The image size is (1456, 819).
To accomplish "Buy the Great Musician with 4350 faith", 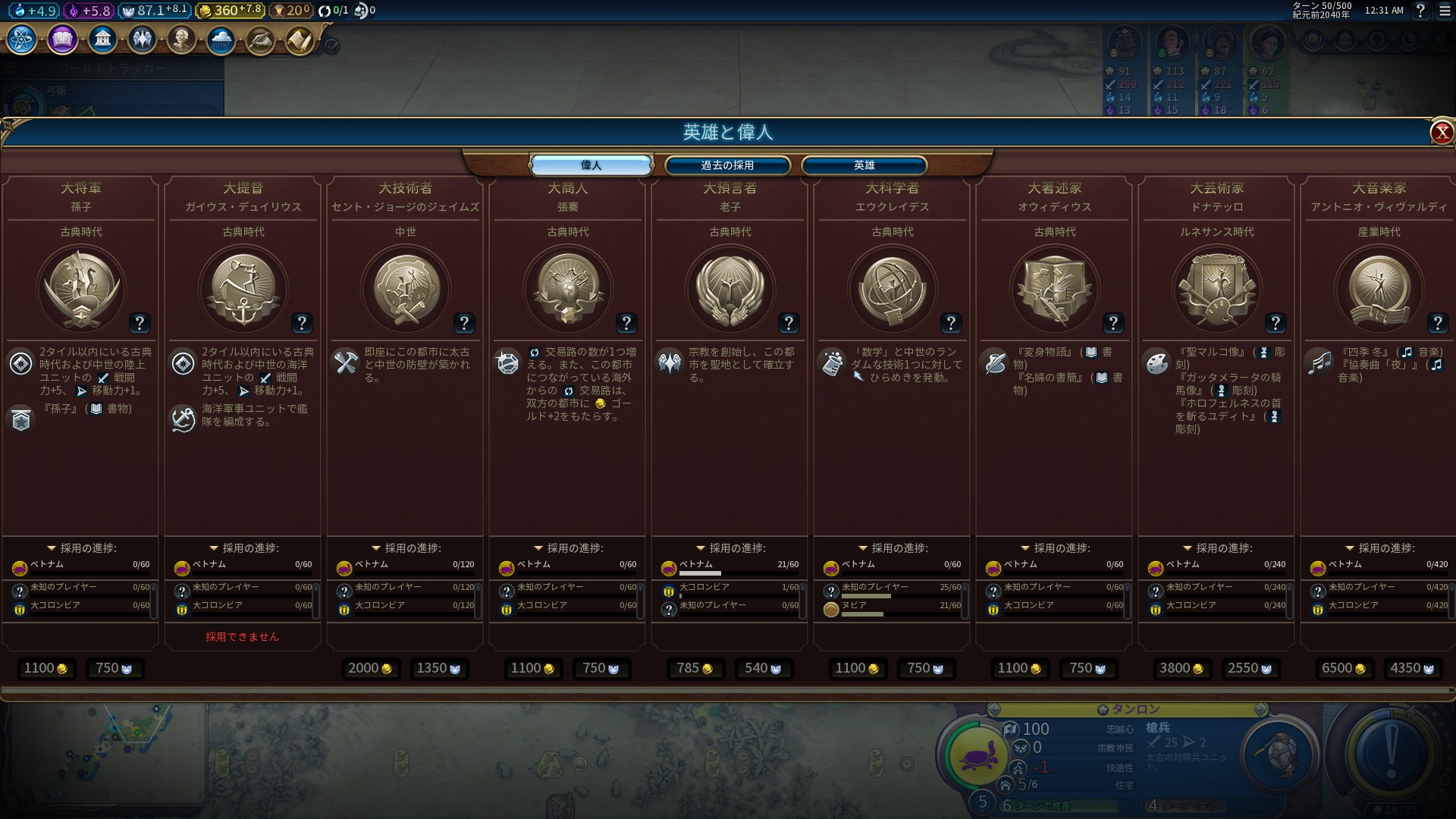I will (1411, 668).
